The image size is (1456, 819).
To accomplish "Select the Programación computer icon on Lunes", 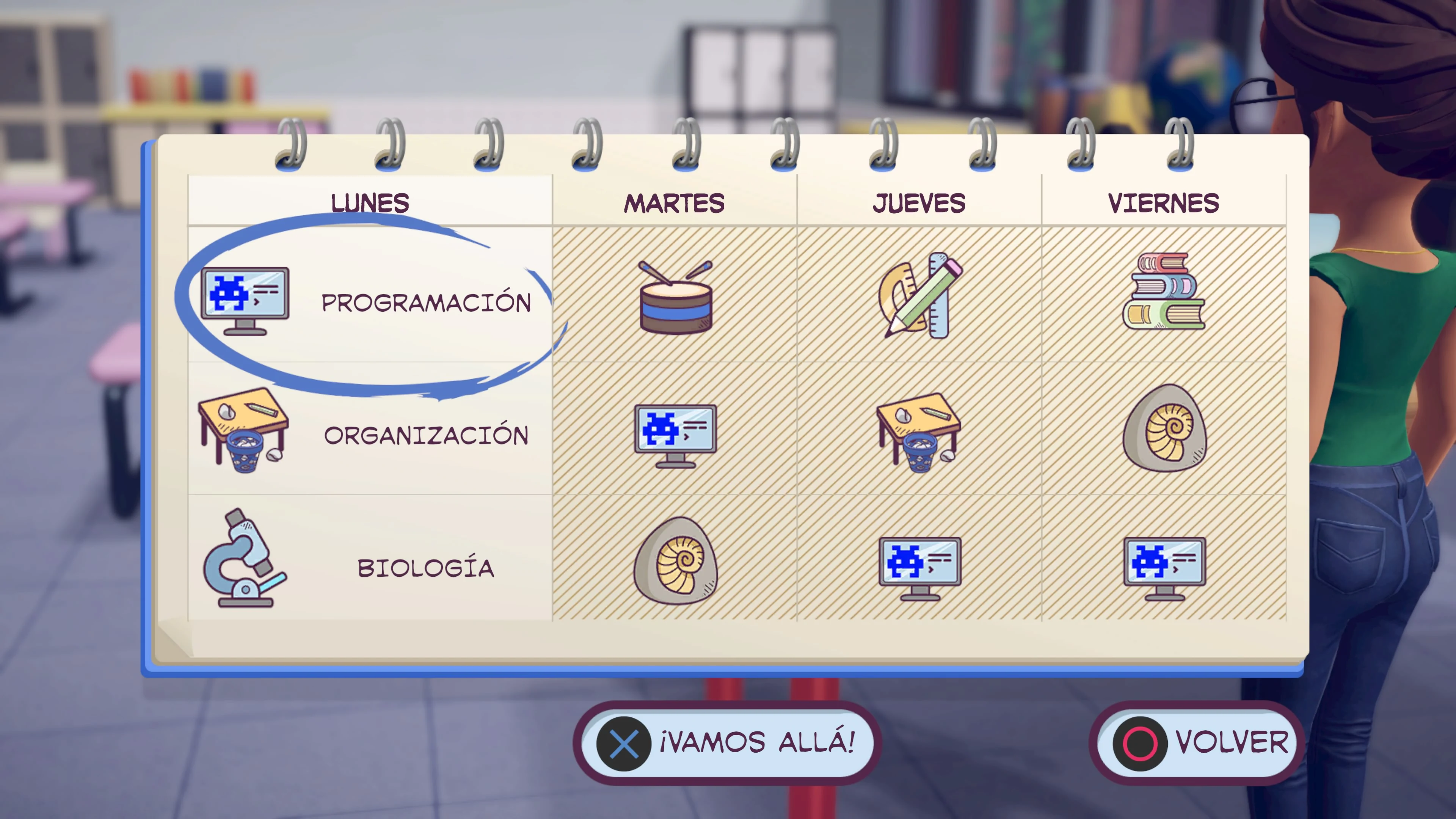I will [244, 300].
